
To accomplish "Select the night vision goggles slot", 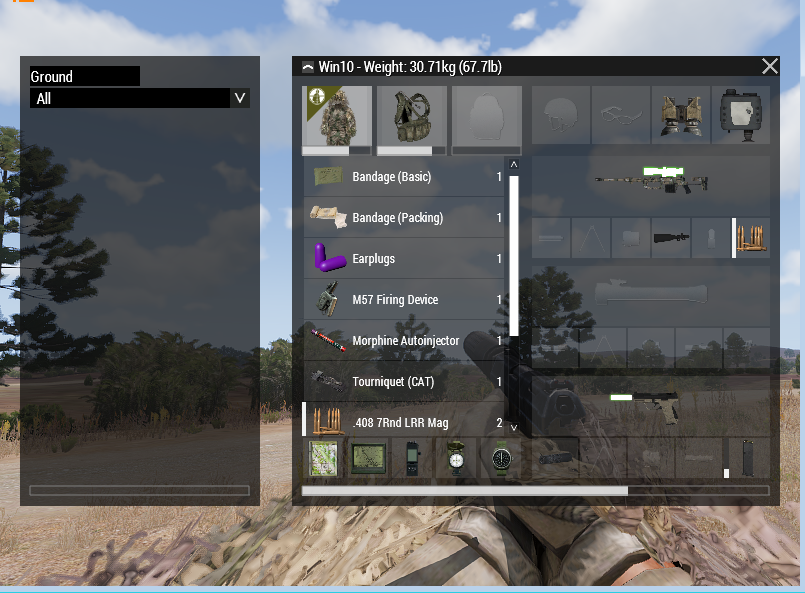I will coord(681,117).
